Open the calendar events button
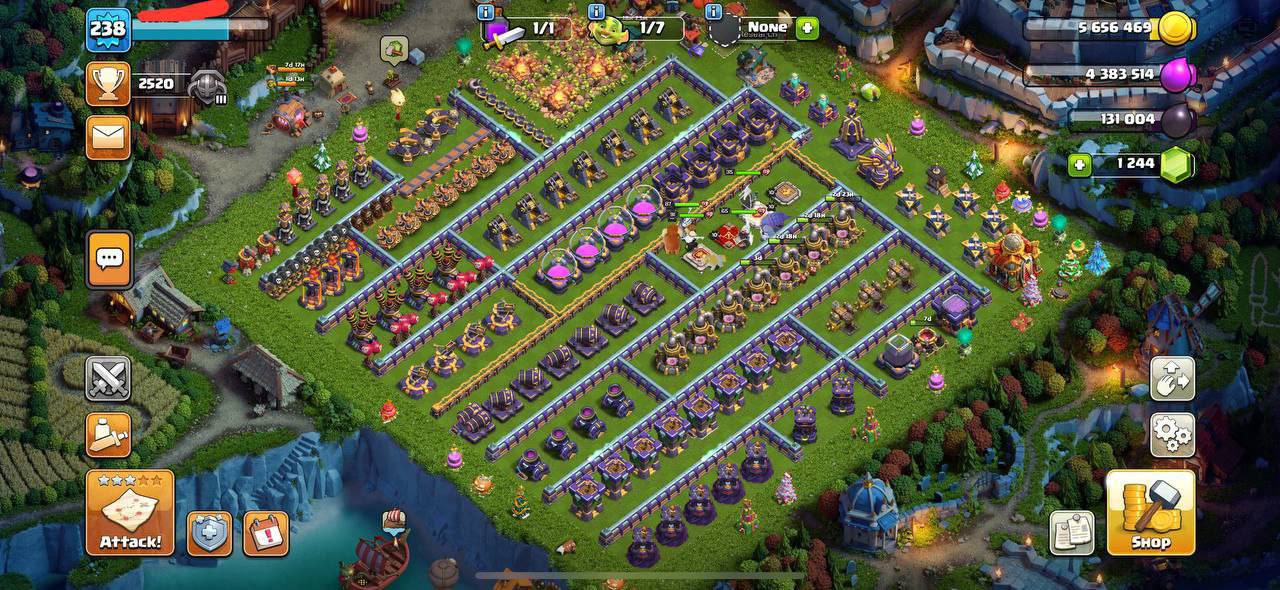Image resolution: width=1280 pixels, height=590 pixels. pos(265,533)
